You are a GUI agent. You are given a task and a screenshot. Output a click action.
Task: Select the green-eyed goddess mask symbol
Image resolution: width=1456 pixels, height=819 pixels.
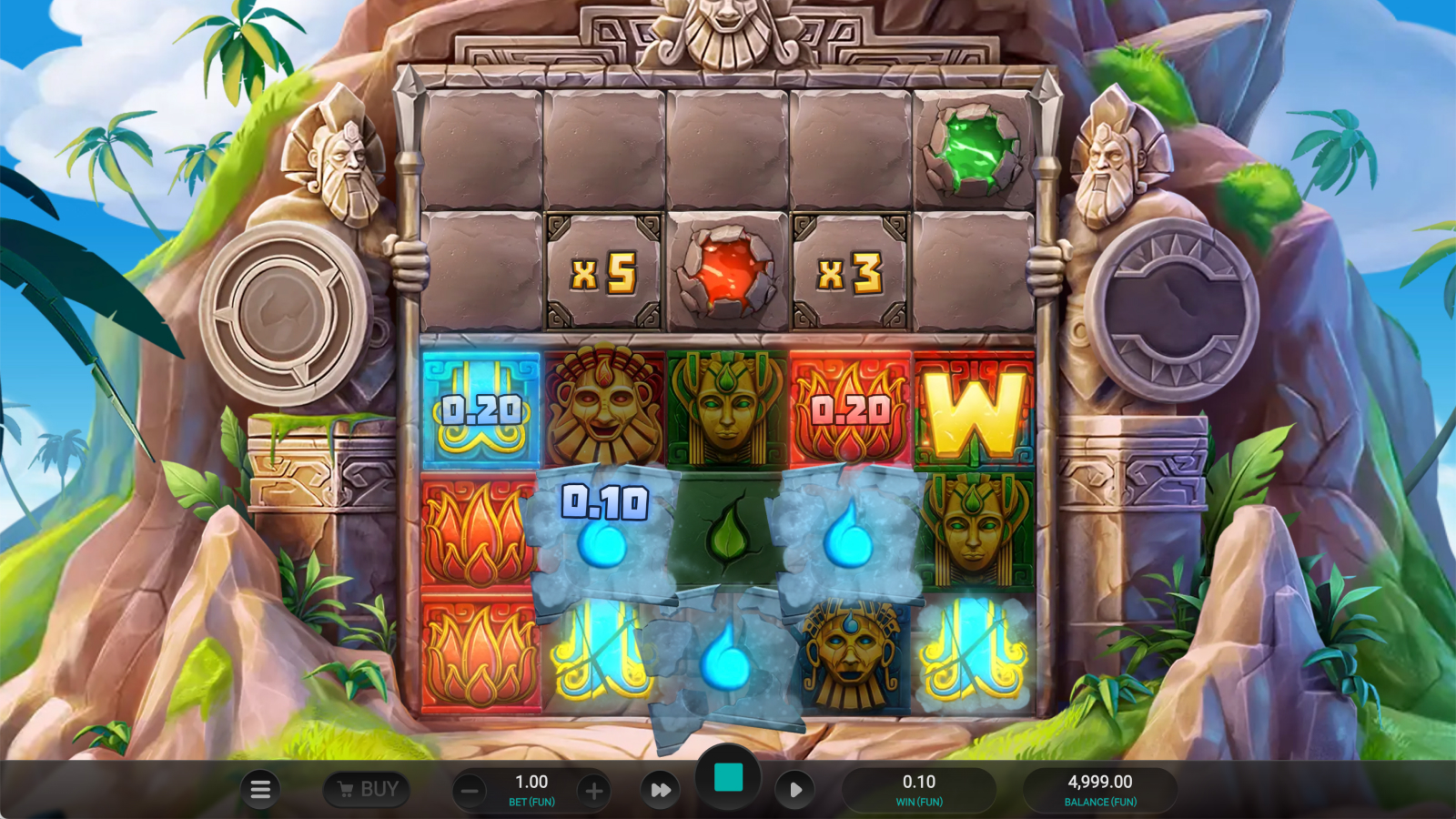725,408
